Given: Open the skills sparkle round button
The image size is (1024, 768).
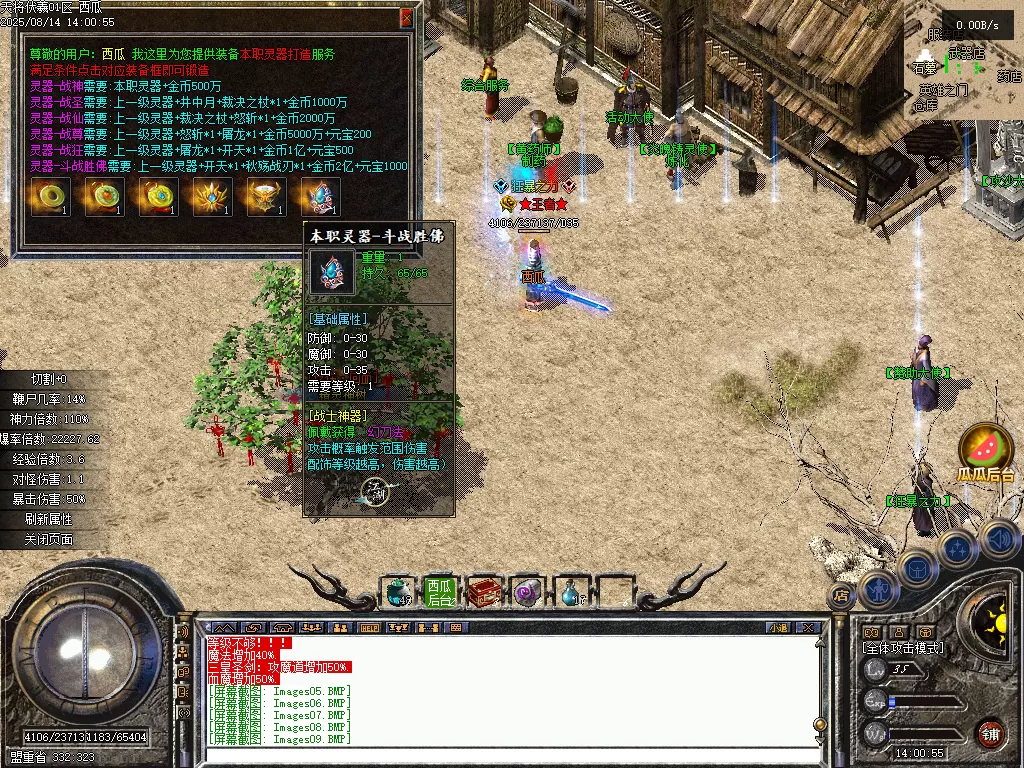Looking at the screenshot, I should 957,548.
